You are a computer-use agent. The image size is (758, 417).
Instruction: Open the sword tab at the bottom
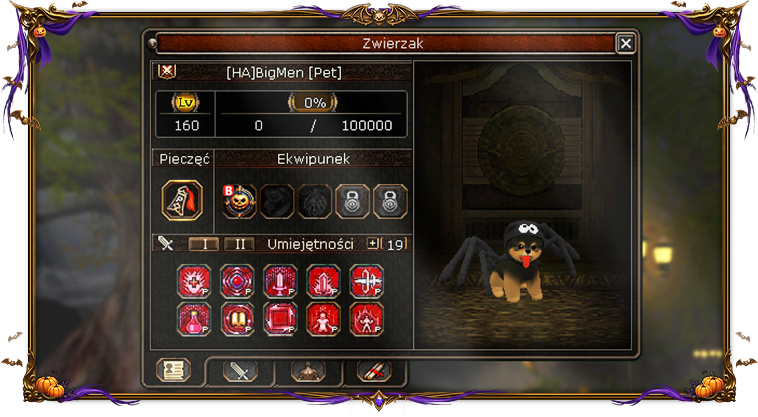click(240, 371)
